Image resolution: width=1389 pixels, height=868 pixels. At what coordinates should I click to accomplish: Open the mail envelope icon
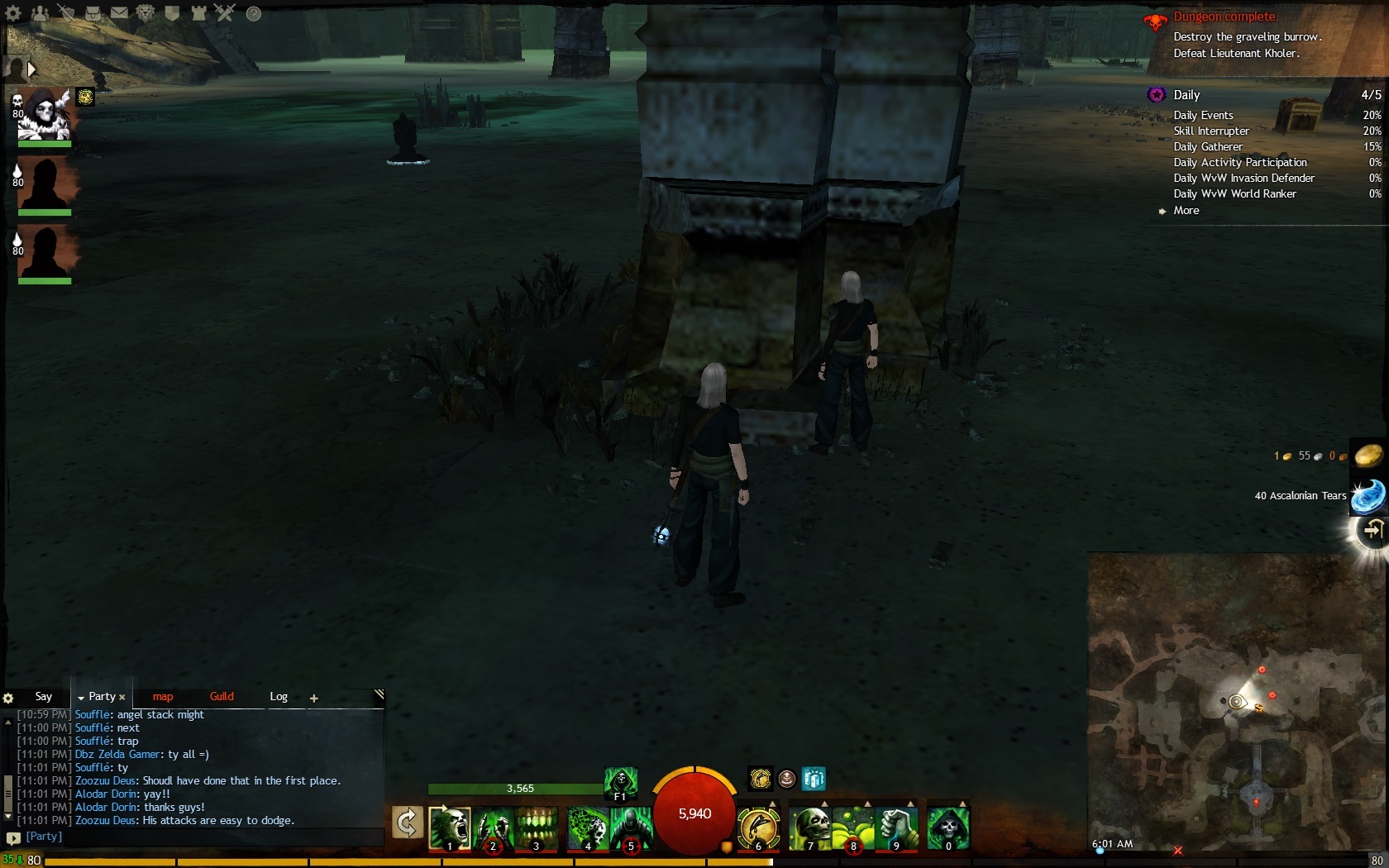pyautogui.click(x=120, y=13)
